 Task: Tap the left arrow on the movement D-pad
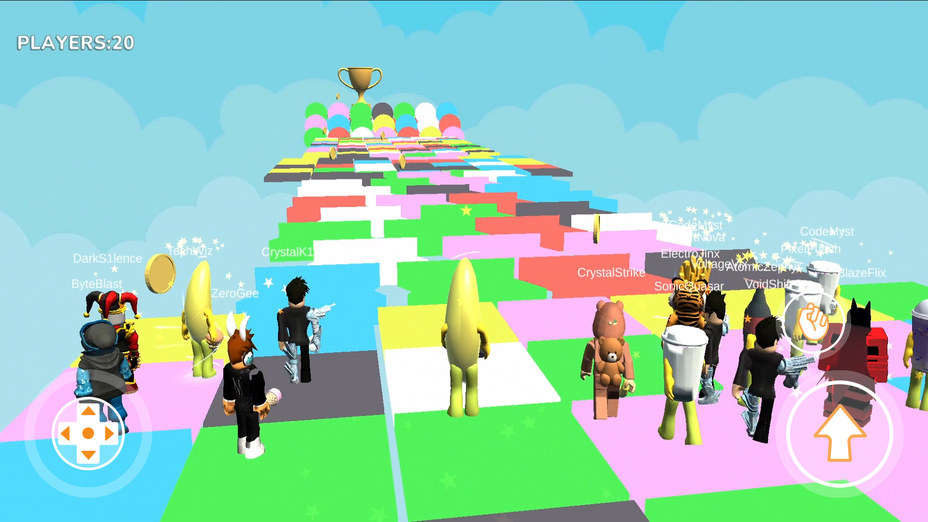[66, 433]
